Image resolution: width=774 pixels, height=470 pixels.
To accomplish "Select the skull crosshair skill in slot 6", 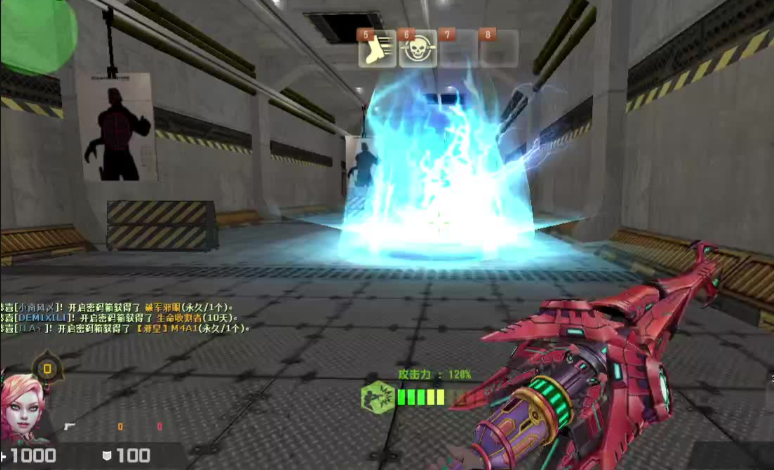I will click(418, 49).
